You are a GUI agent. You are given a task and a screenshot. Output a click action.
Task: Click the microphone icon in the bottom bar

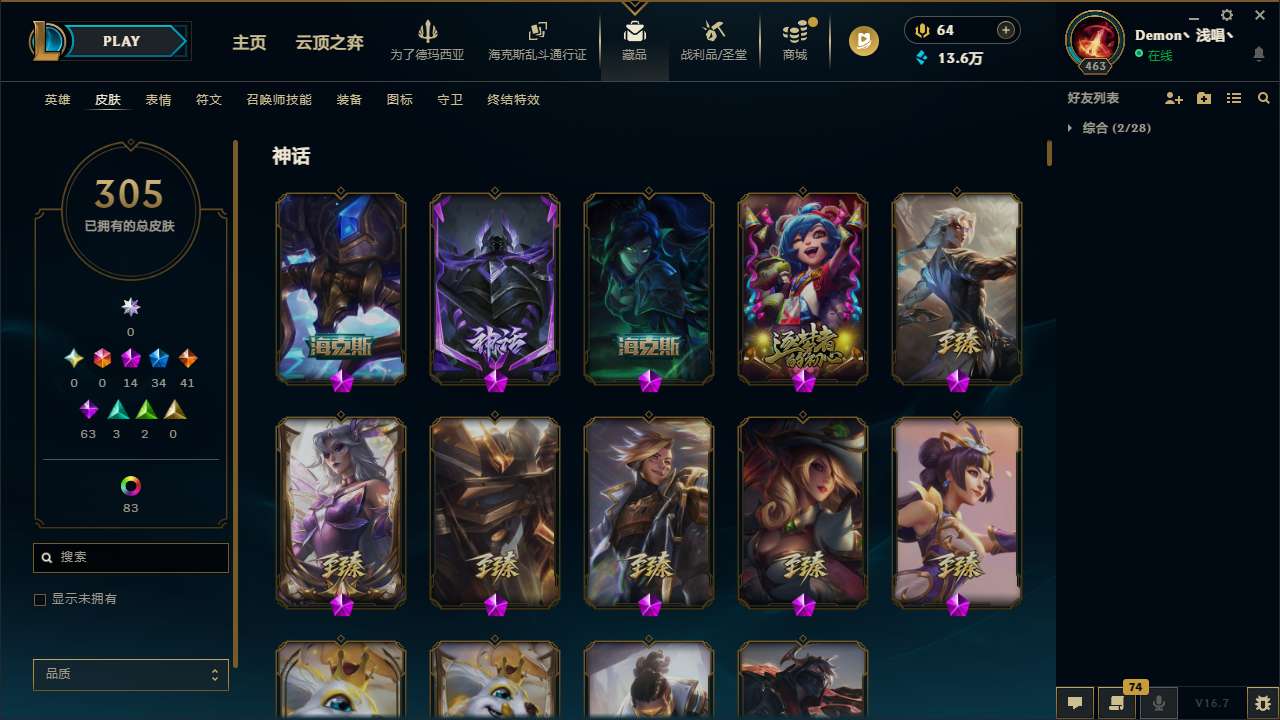point(1158,701)
